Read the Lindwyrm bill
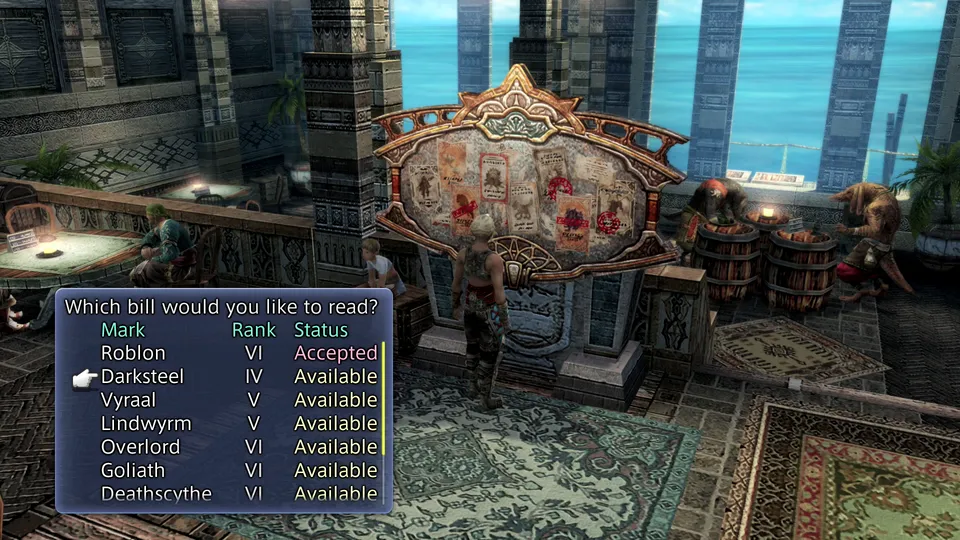The image size is (960, 540). (x=146, y=424)
